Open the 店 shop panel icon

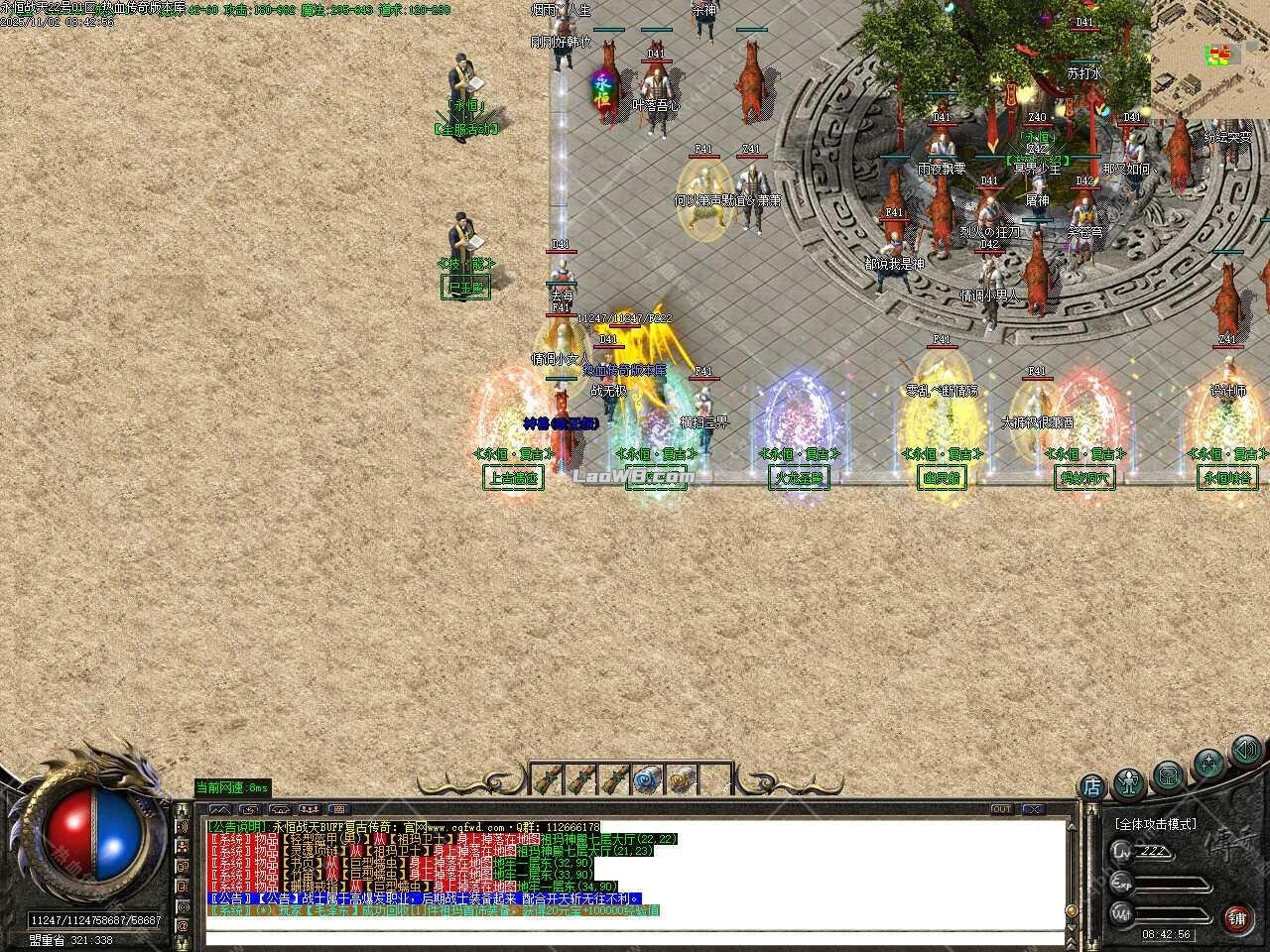[x=1092, y=786]
